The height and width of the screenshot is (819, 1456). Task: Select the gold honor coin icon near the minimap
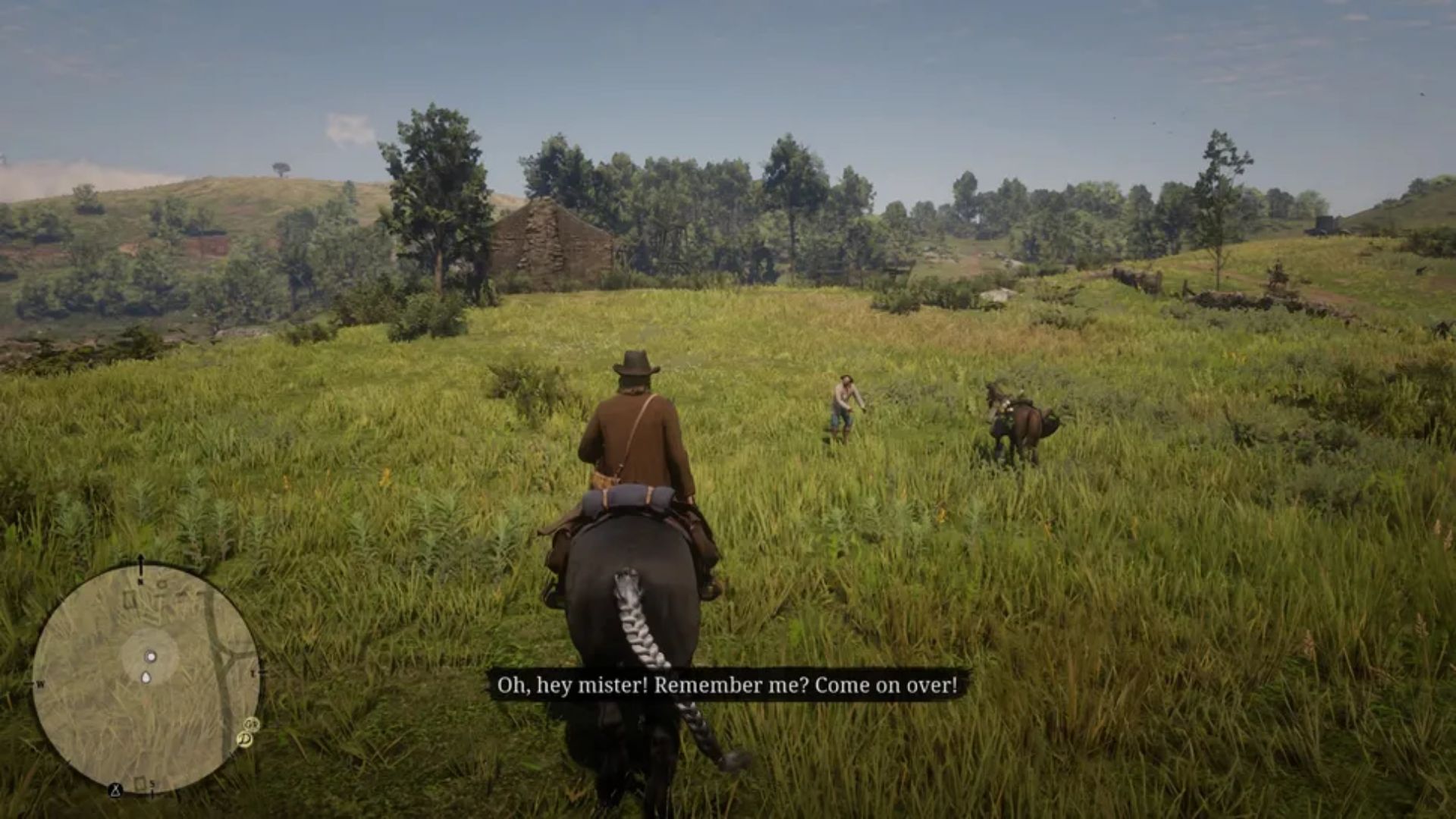tap(245, 738)
